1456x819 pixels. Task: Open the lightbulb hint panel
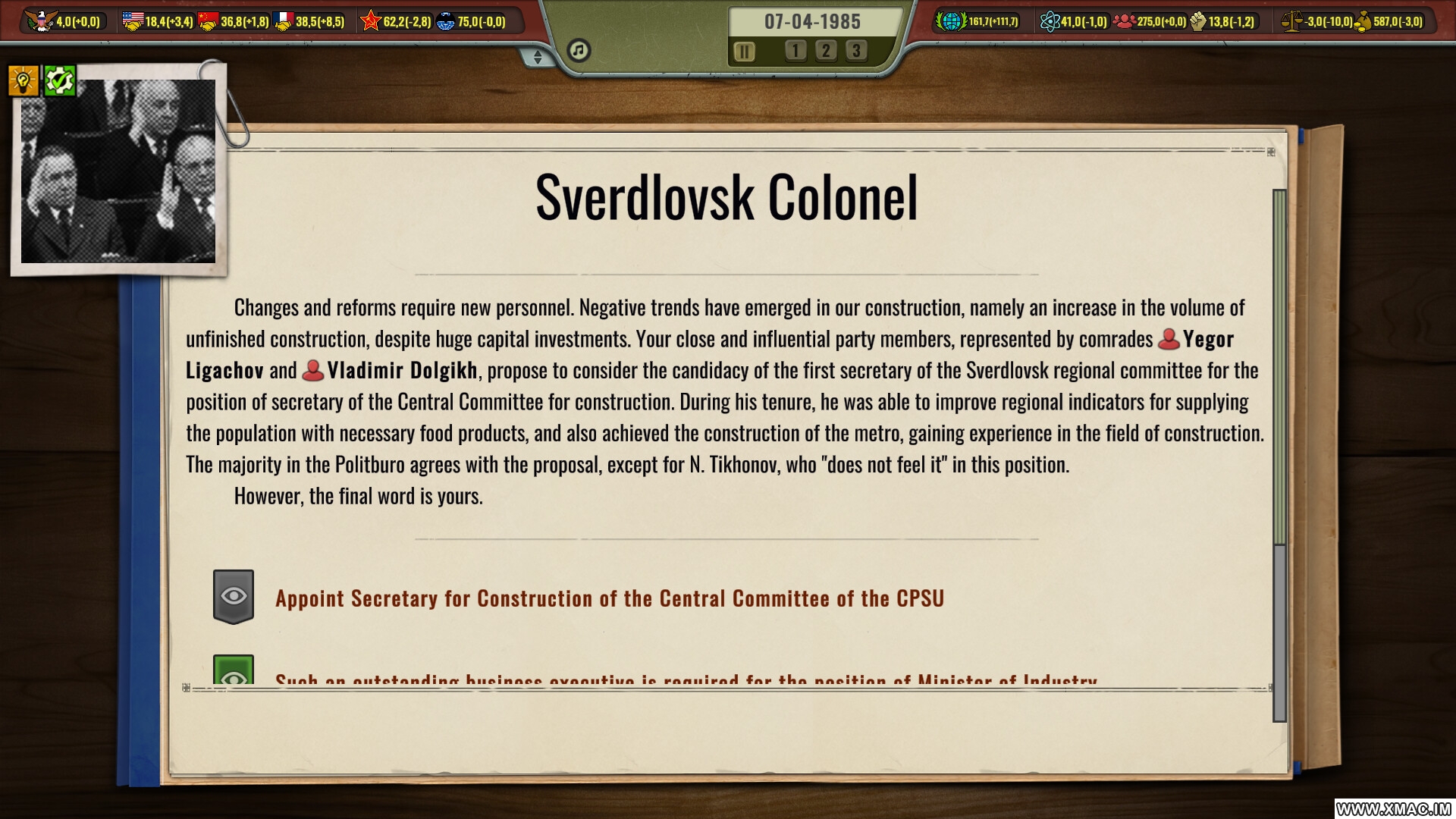tap(24, 79)
